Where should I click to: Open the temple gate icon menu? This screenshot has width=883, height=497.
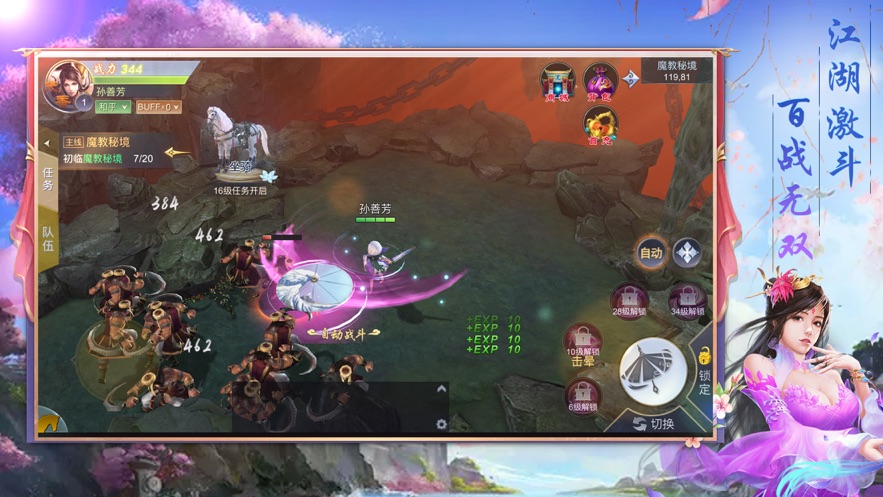click(x=557, y=82)
